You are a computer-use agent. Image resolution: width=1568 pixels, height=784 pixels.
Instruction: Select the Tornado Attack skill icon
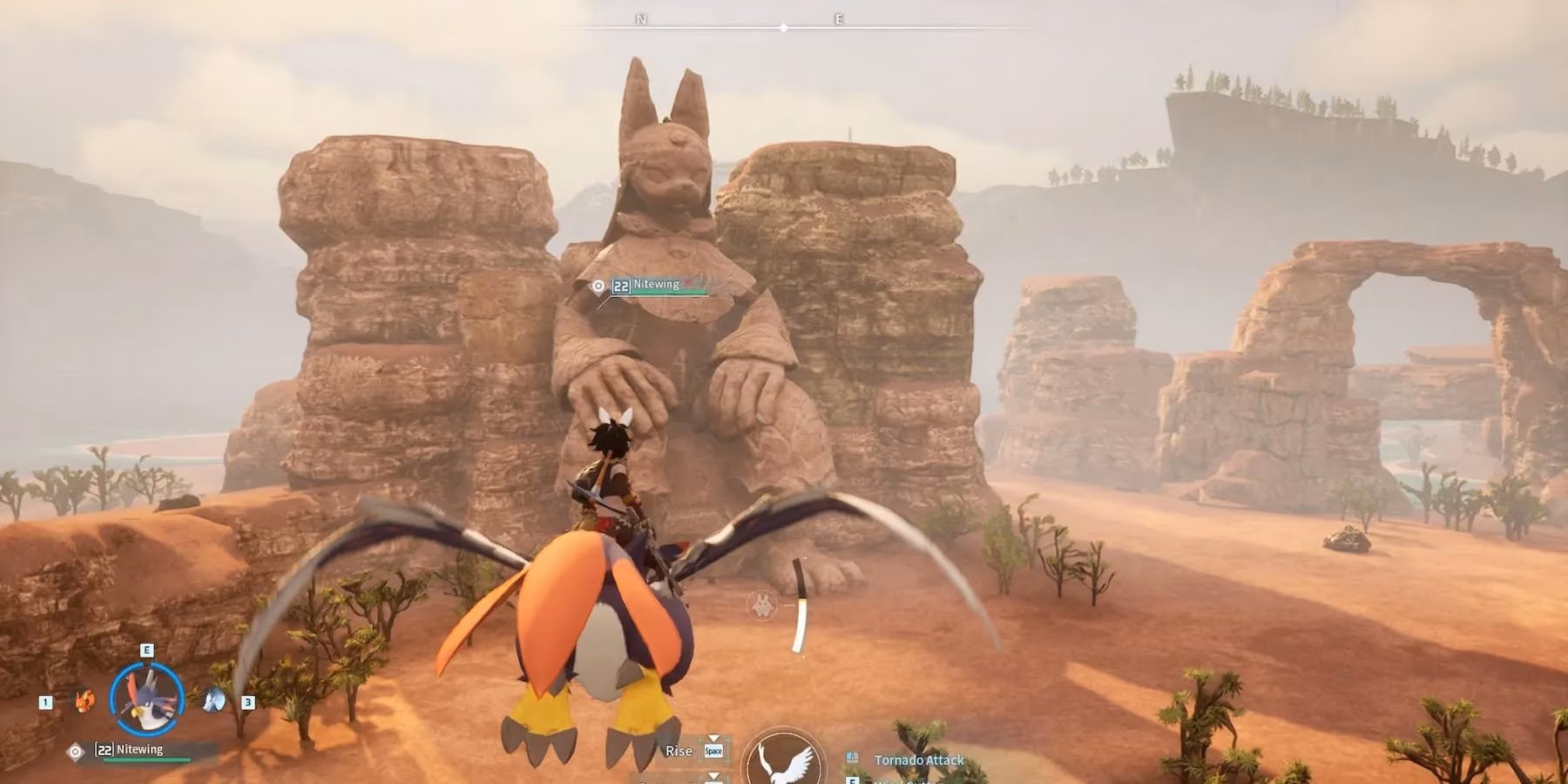(853, 757)
